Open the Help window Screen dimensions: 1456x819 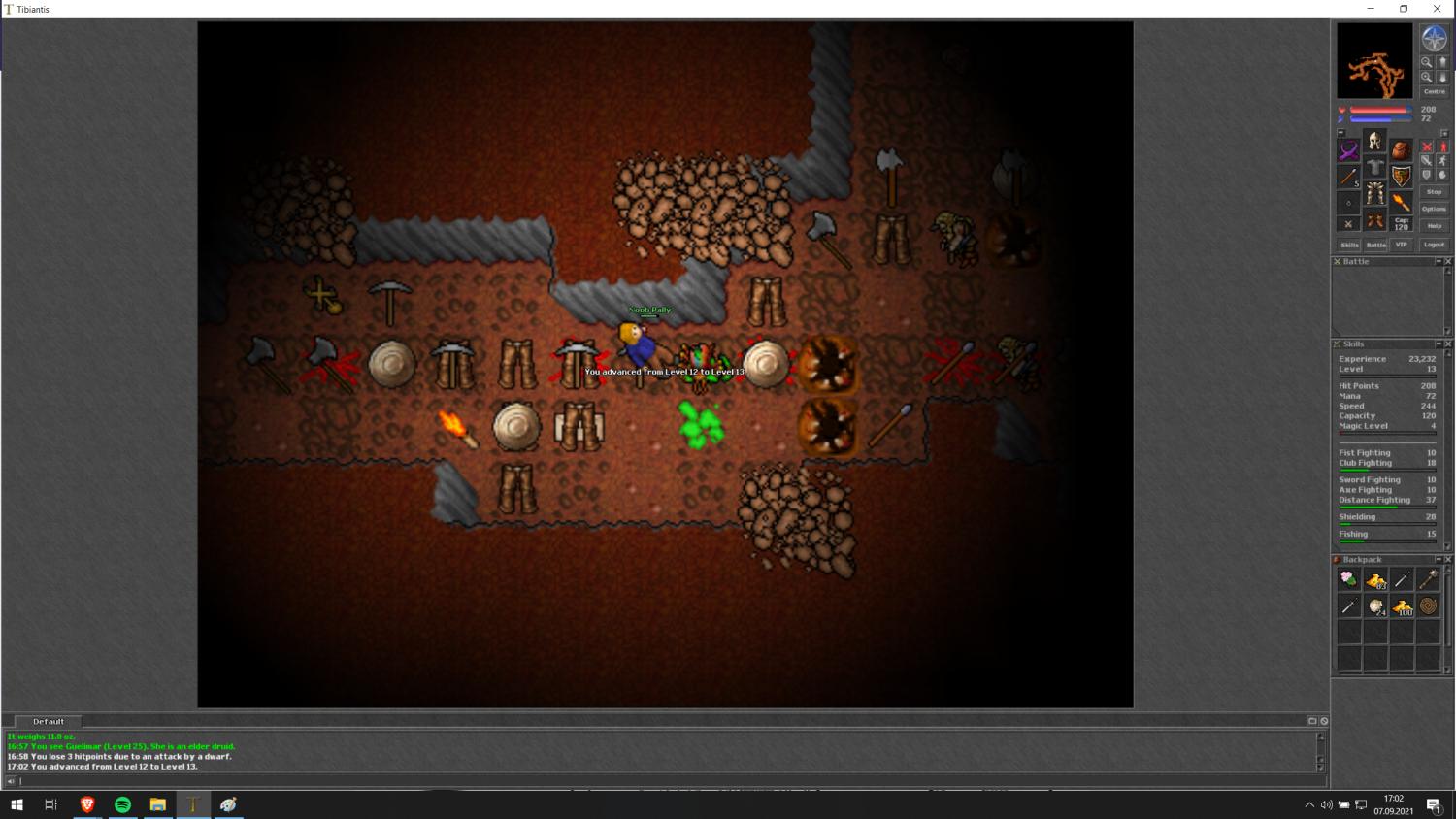pyautogui.click(x=1434, y=226)
